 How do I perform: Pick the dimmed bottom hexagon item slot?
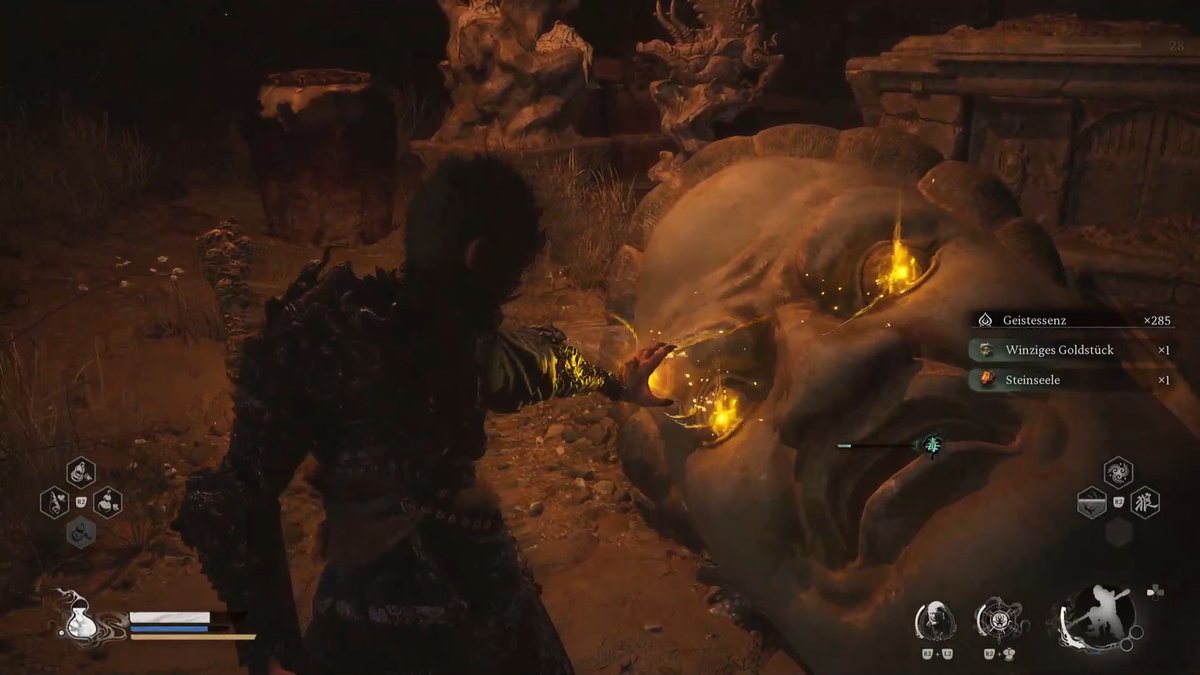click(x=81, y=532)
